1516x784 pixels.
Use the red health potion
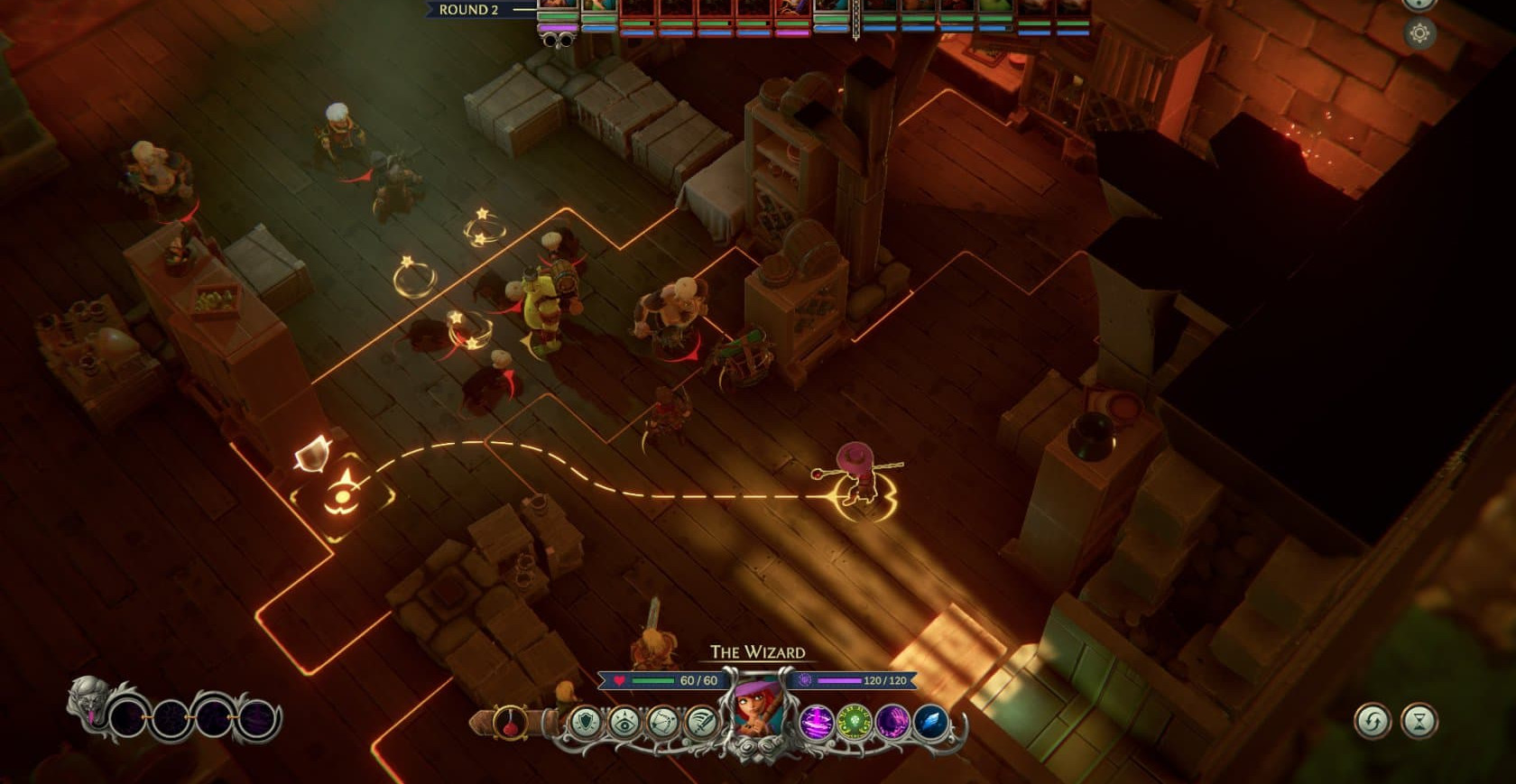(510, 723)
